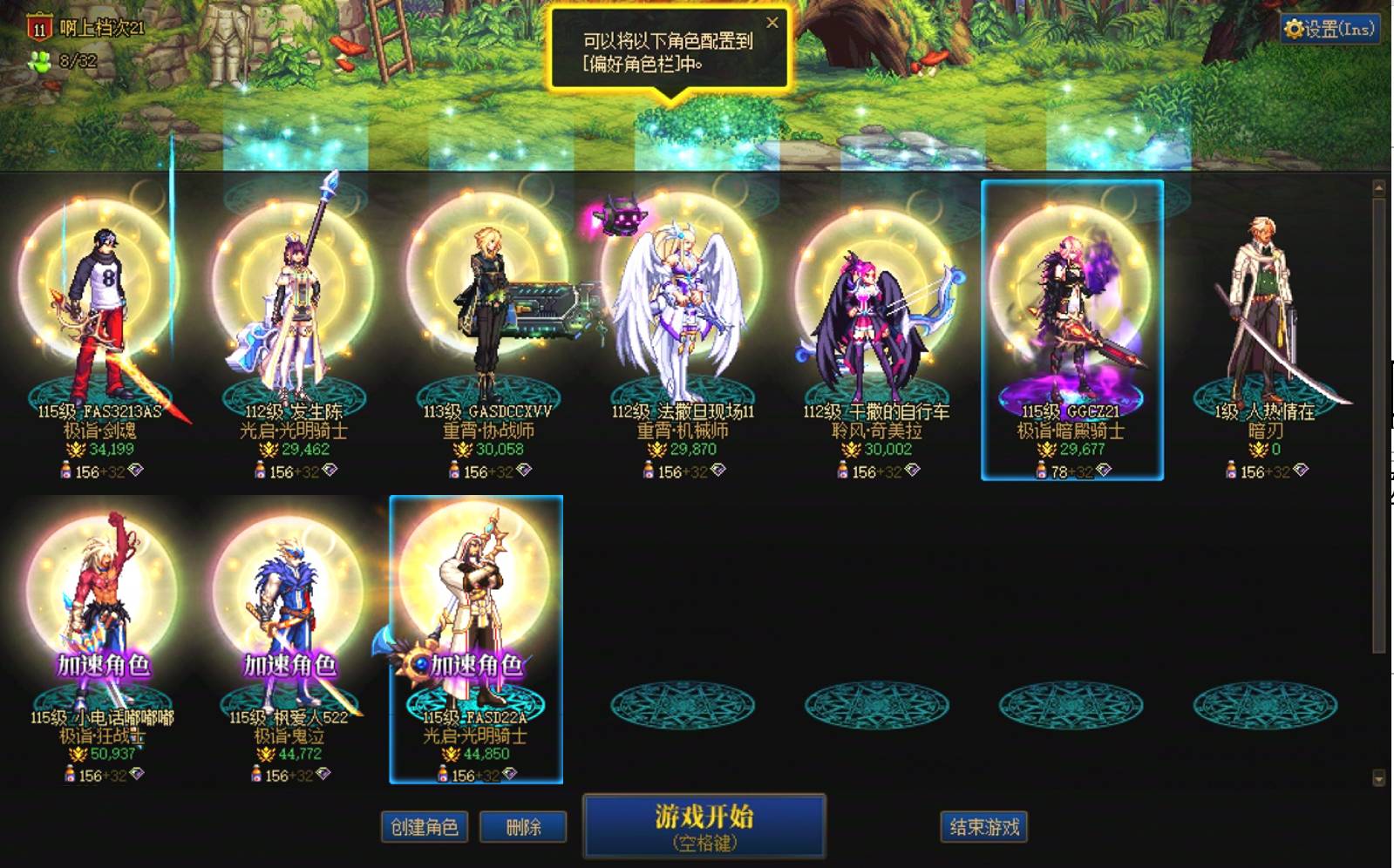Click the 游戏开始 start button
This screenshot has width=1394, height=868.
click(x=704, y=824)
